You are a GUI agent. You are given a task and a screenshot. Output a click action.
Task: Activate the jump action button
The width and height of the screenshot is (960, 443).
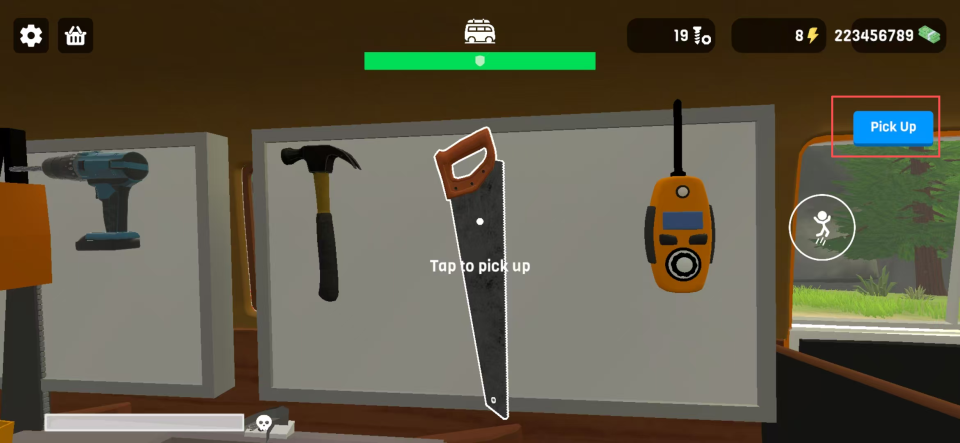pyautogui.click(x=822, y=227)
